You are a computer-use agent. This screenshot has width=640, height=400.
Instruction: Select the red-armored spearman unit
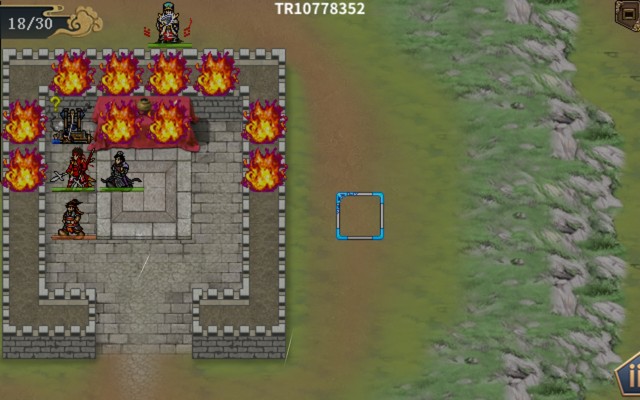point(76,167)
